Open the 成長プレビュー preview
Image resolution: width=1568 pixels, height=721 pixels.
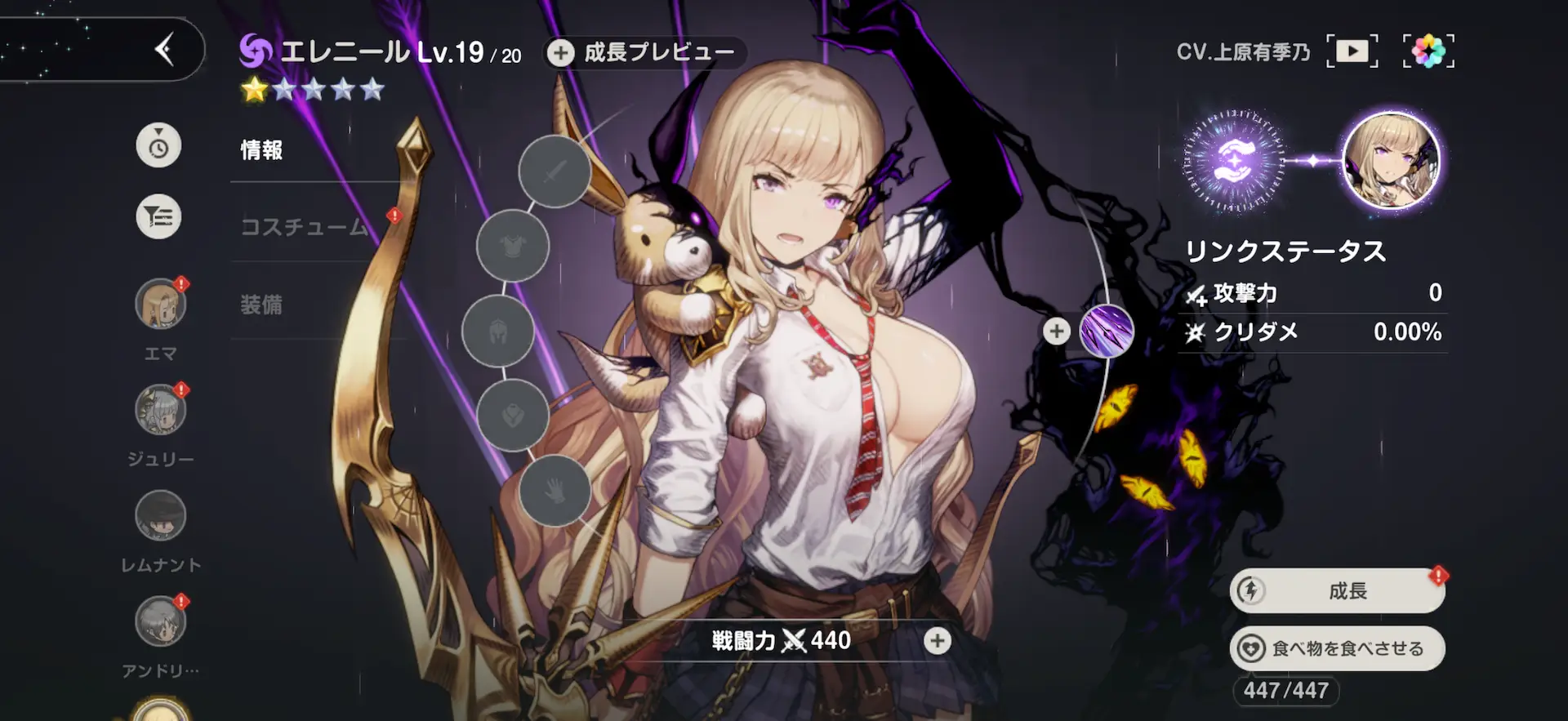[644, 52]
